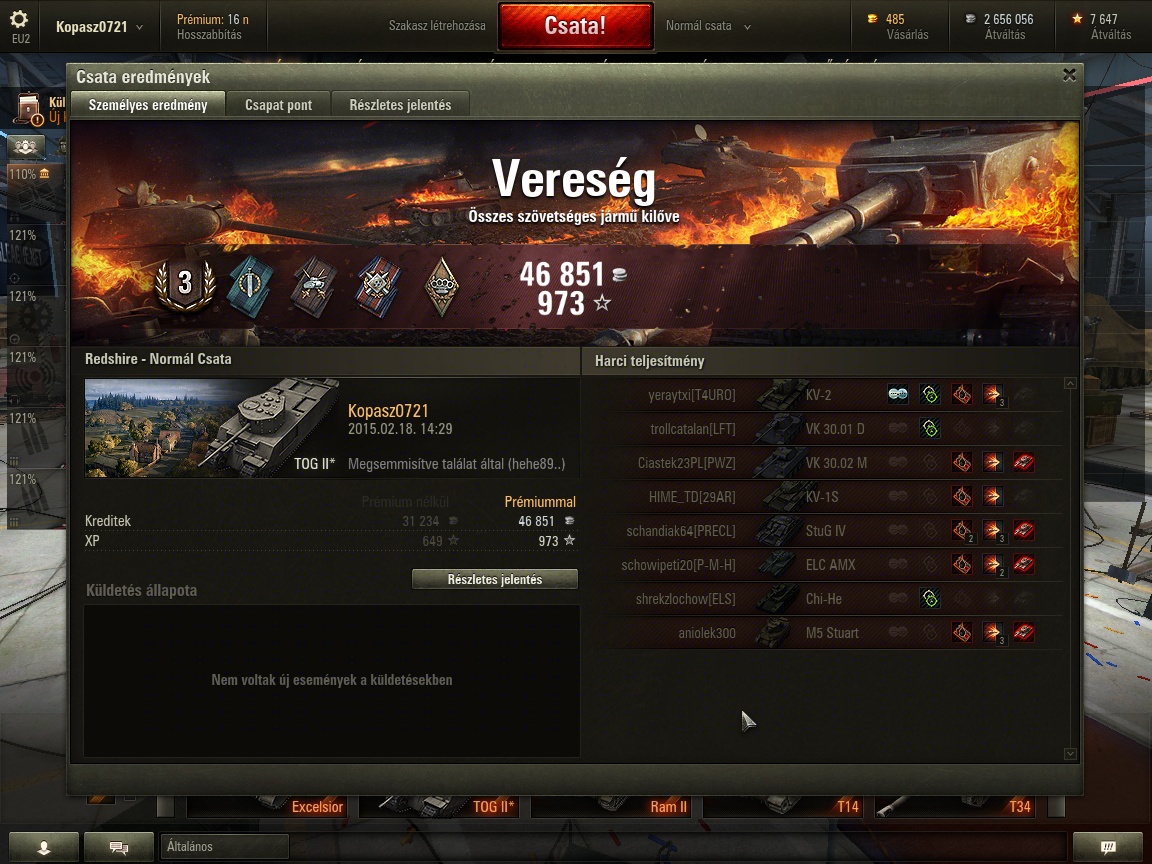Close the battle results window
Screen dimensions: 1152x864
coord(1069,75)
